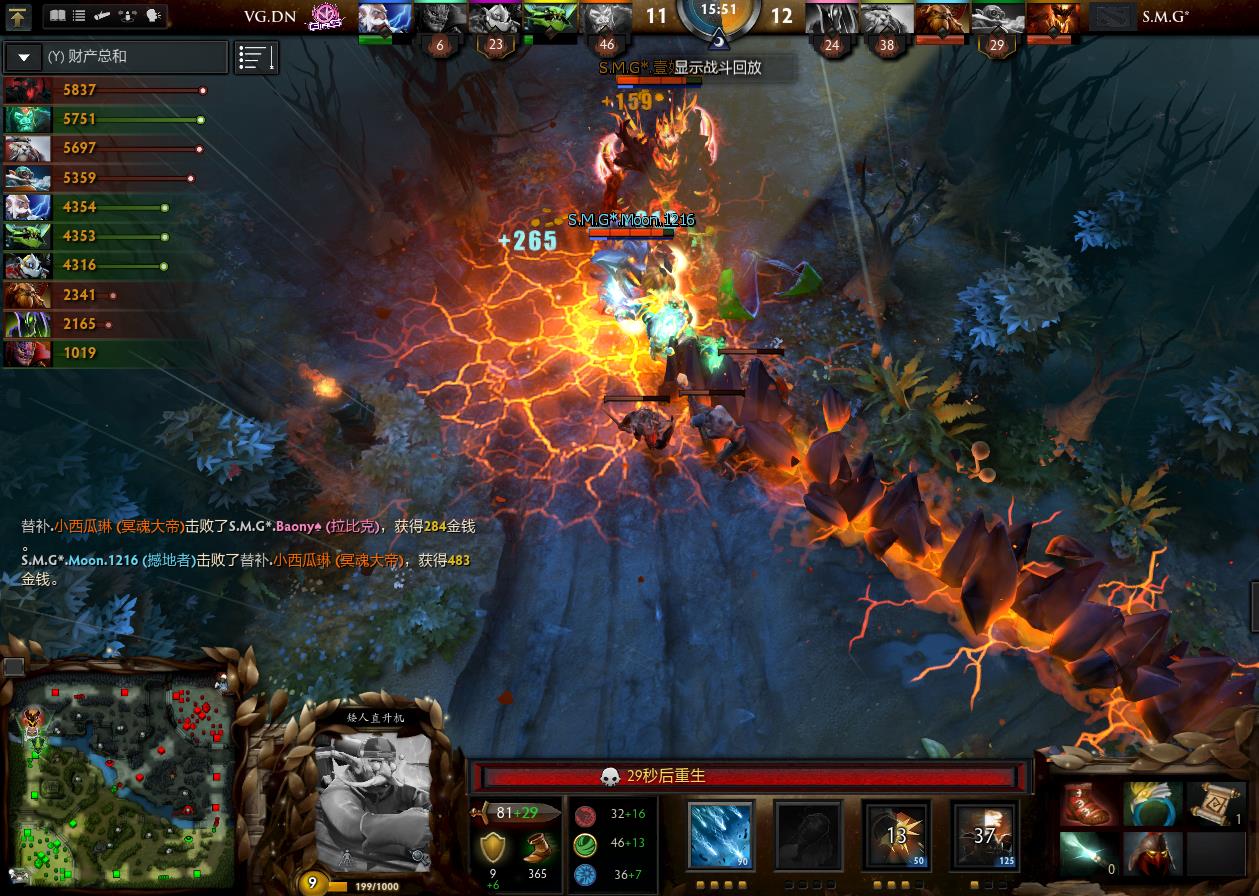The width and height of the screenshot is (1259, 896).
Task: Activate the blue rocket barrage ability
Action: (x=719, y=835)
